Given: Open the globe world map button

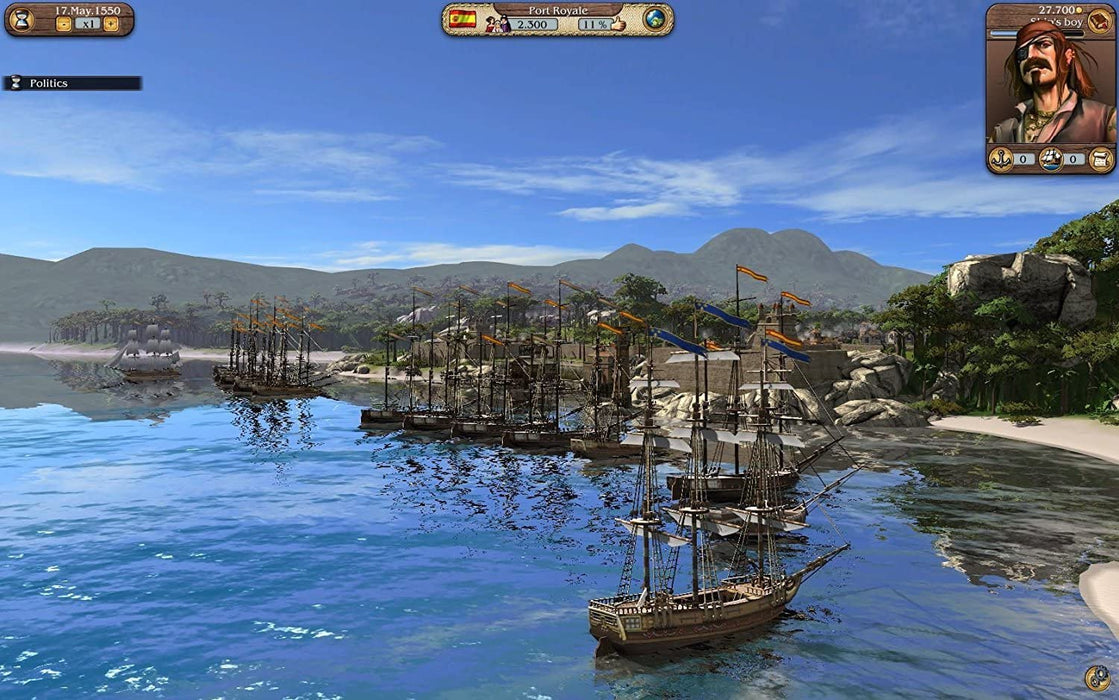Looking at the screenshot, I should click(654, 20).
